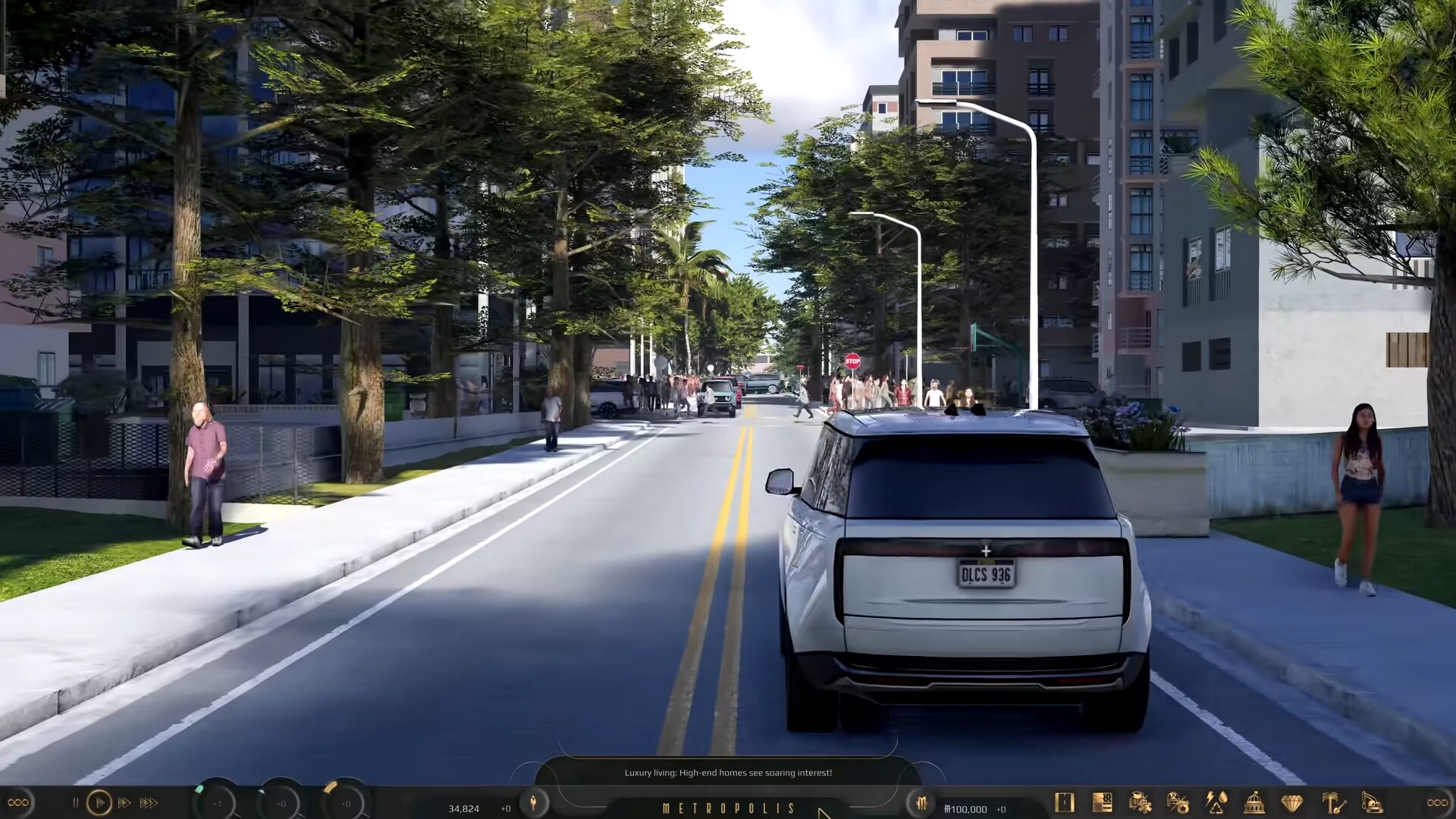Screen dimensions: 1456x819
Task: Open the diamond icon menu
Action: pyautogui.click(x=1292, y=802)
